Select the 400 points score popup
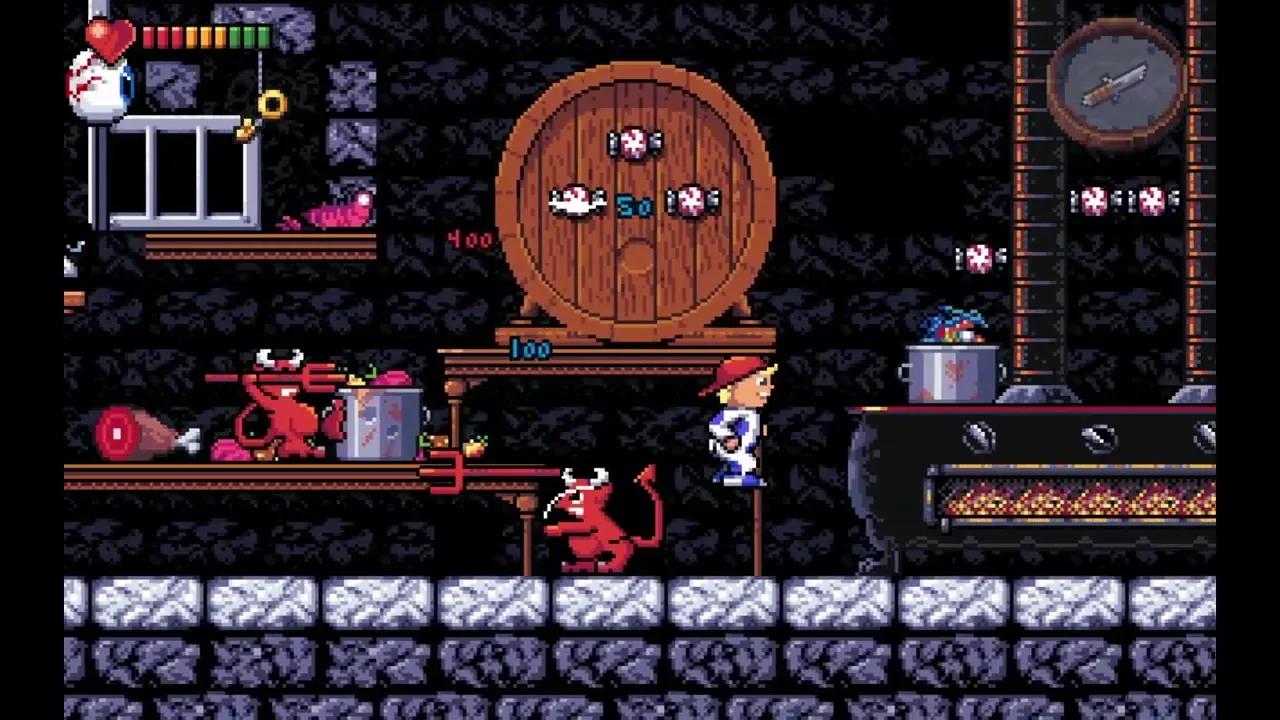This screenshot has width=1280, height=720. tap(468, 240)
